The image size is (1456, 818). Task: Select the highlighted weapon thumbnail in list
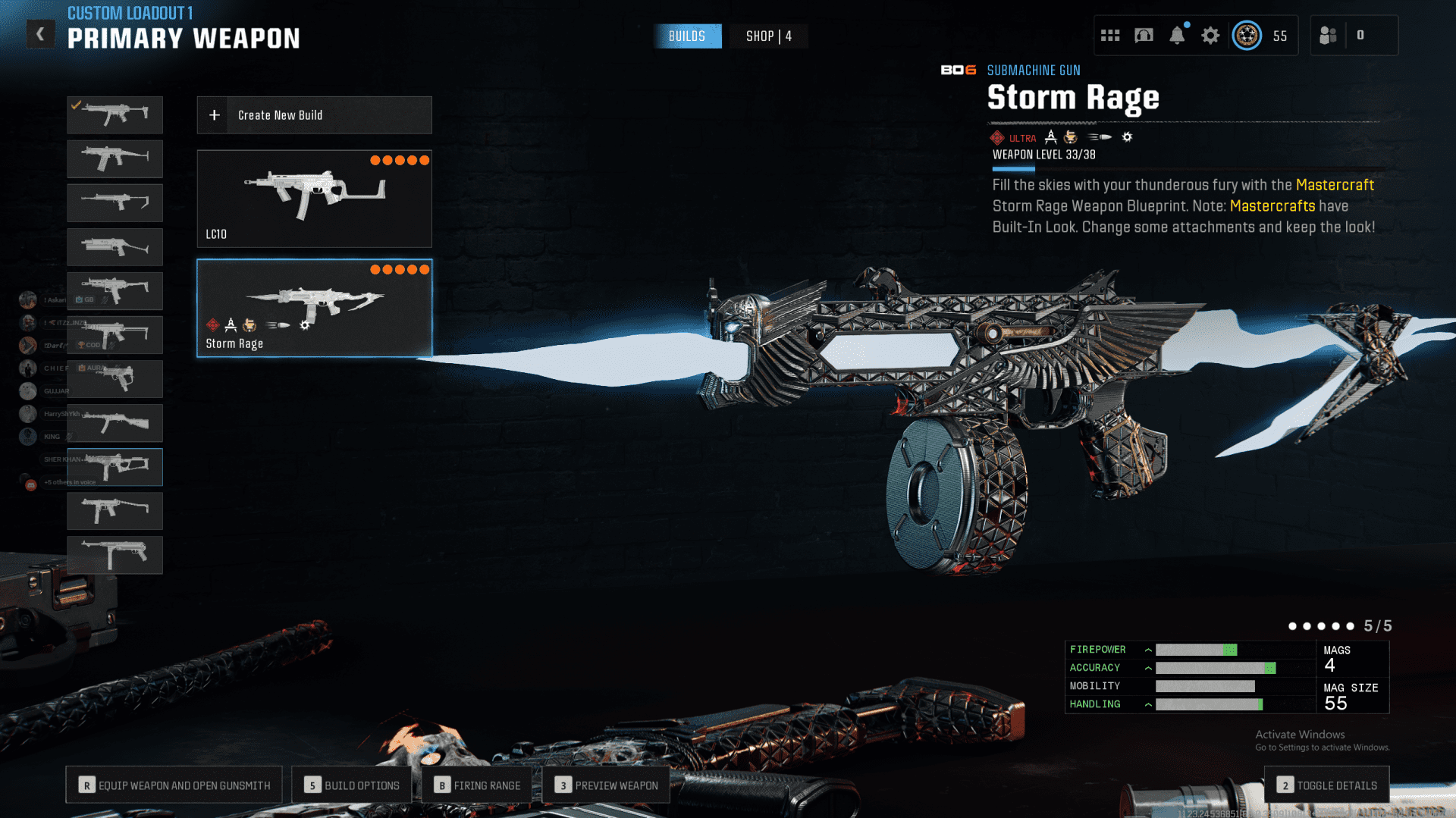point(115,467)
